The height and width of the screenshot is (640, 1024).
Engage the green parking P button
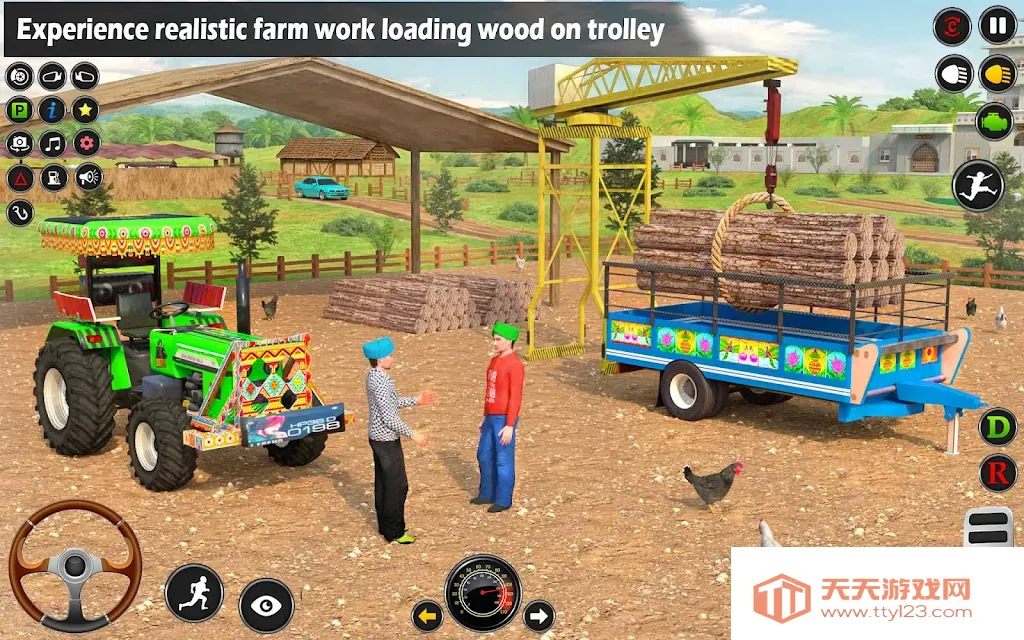[19, 110]
